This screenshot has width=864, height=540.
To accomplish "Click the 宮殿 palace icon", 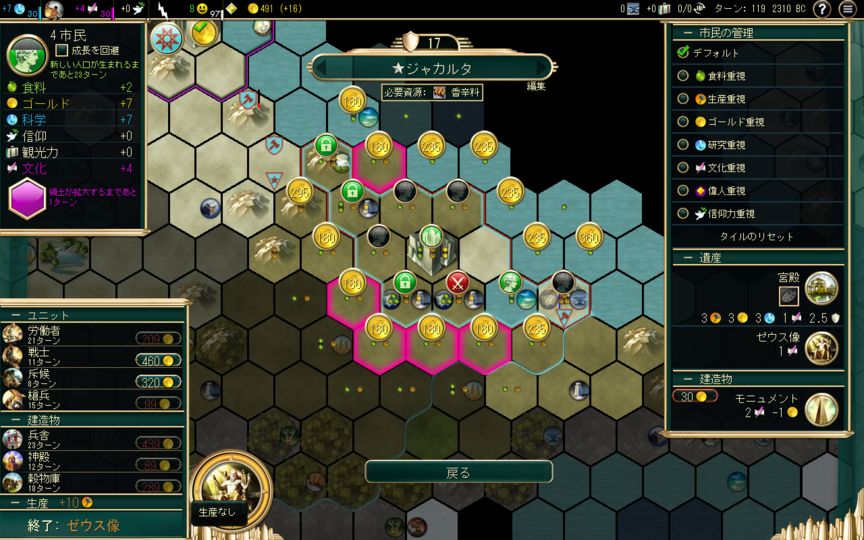I will [821, 288].
